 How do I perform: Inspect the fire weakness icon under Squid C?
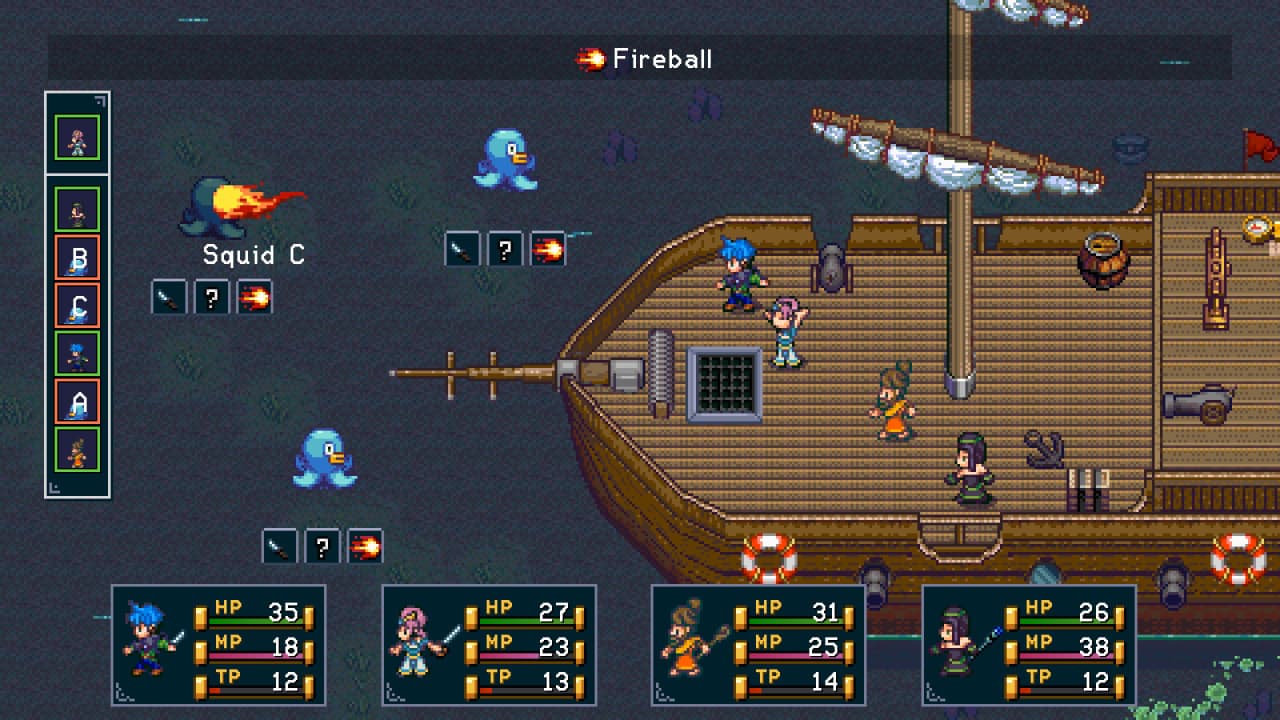255,297
